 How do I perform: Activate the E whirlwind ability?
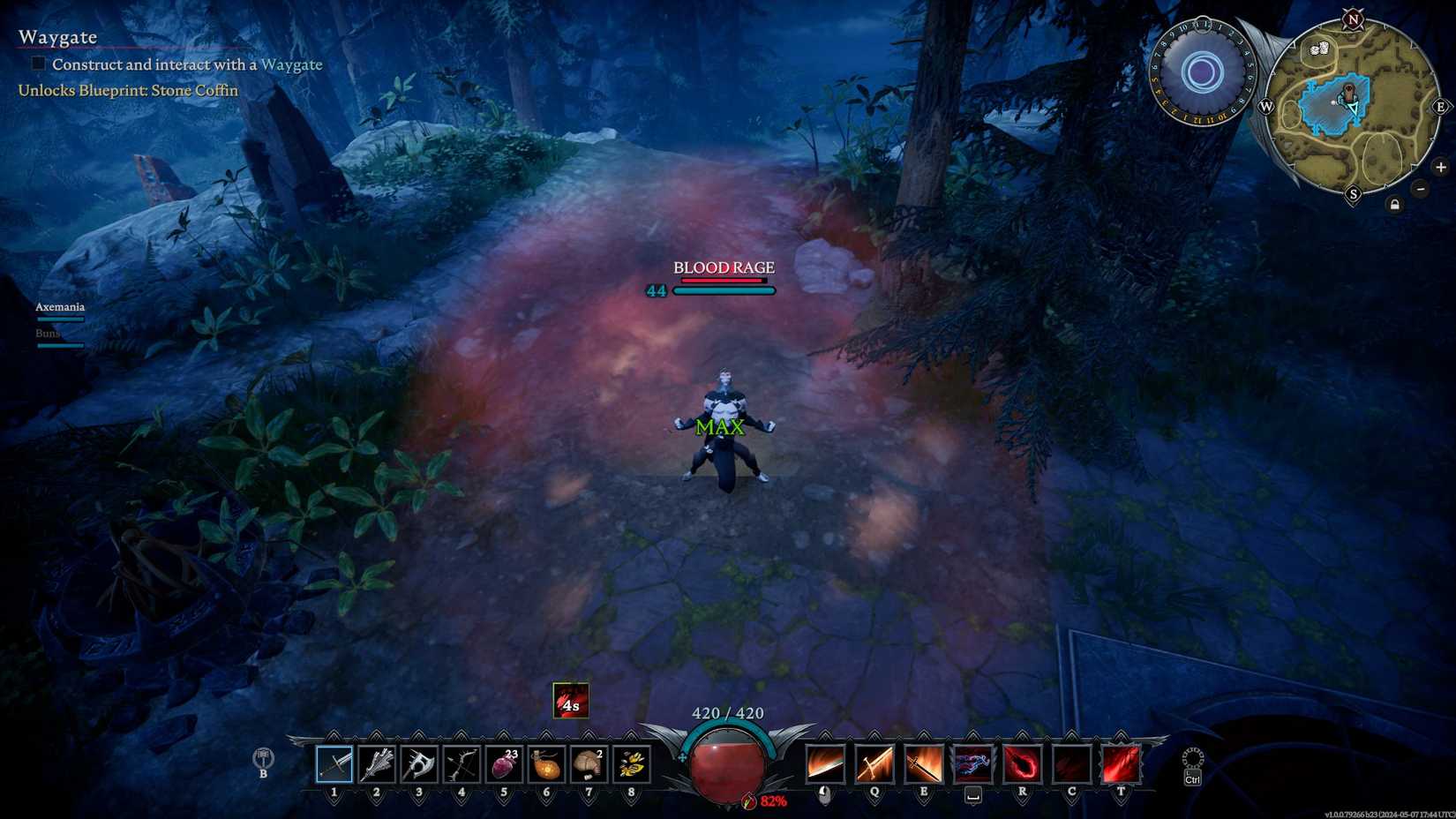(923, 763)
